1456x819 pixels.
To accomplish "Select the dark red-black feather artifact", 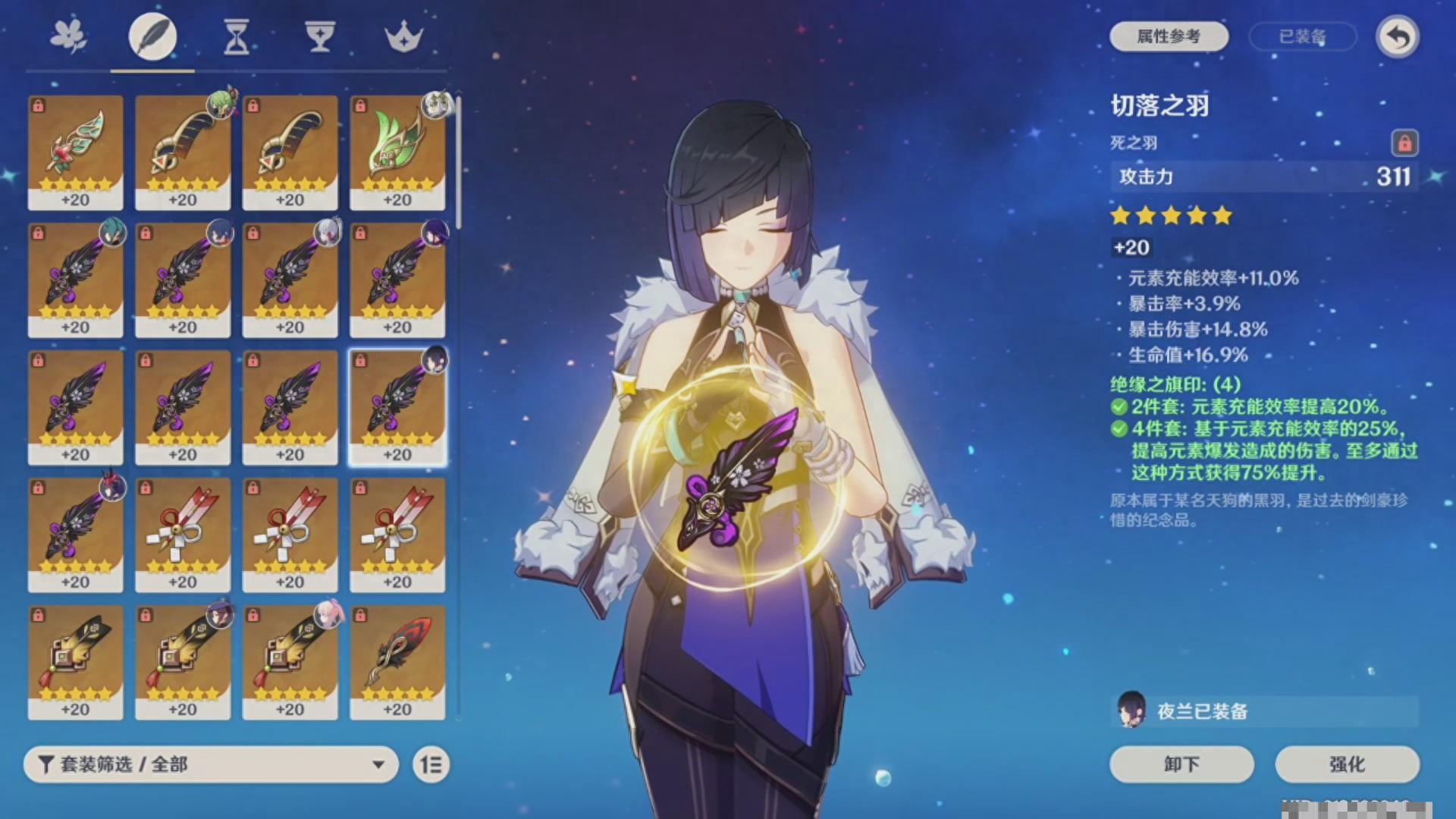I will [397, 661].
